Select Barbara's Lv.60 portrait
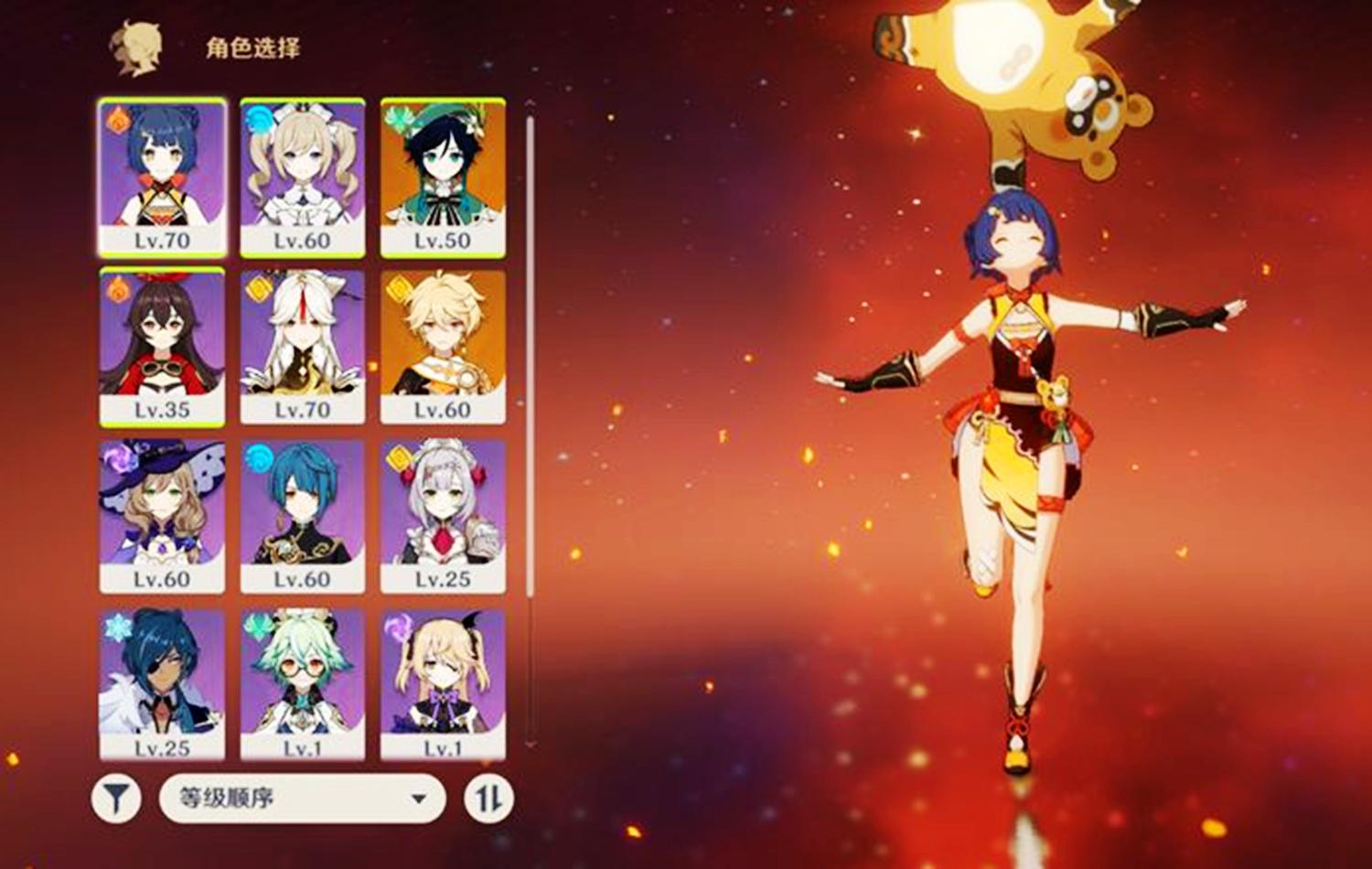 click(x=303, y=174)
